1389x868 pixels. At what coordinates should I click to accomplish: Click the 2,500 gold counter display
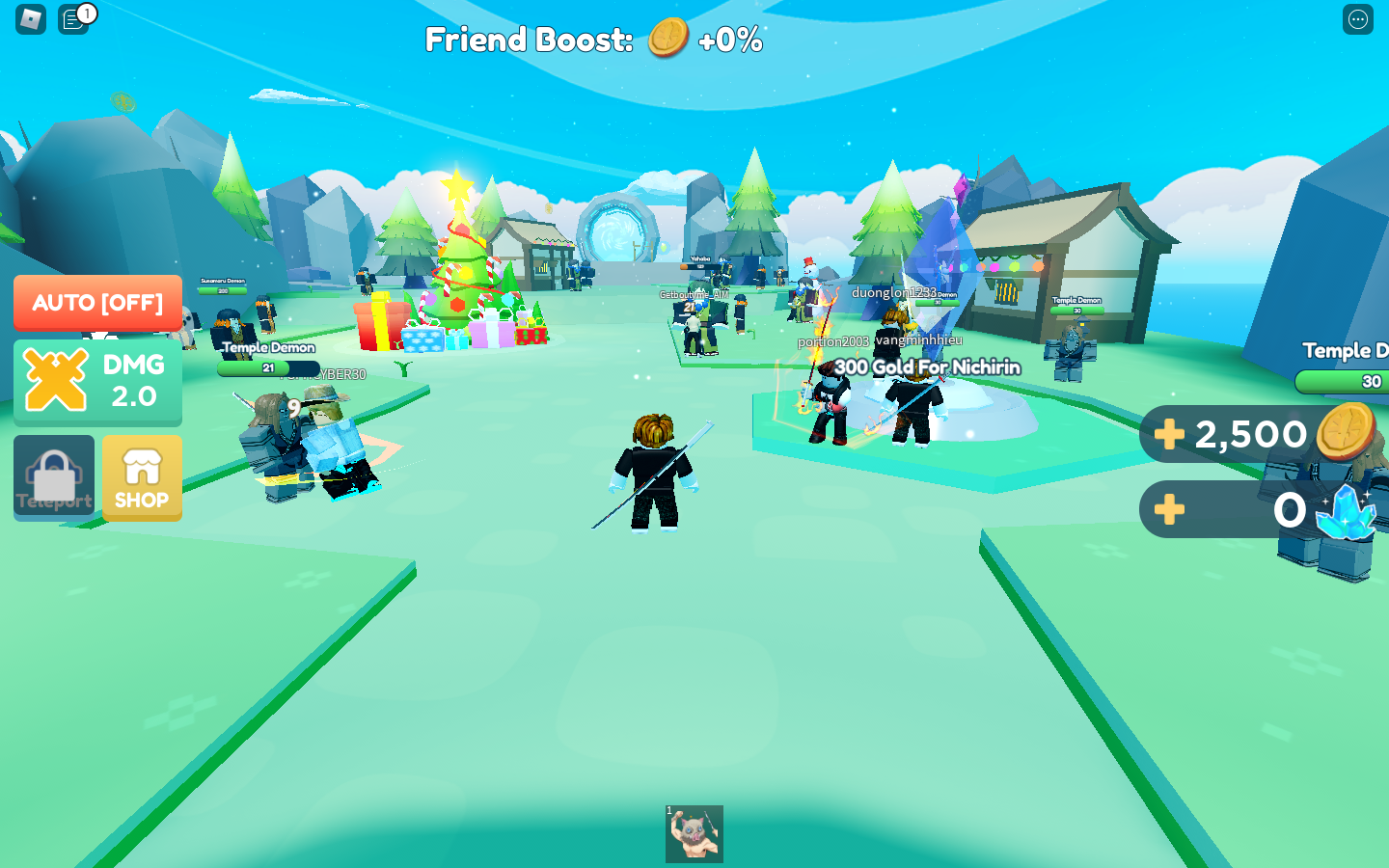pyautogui.click(x=1249, y=434)
